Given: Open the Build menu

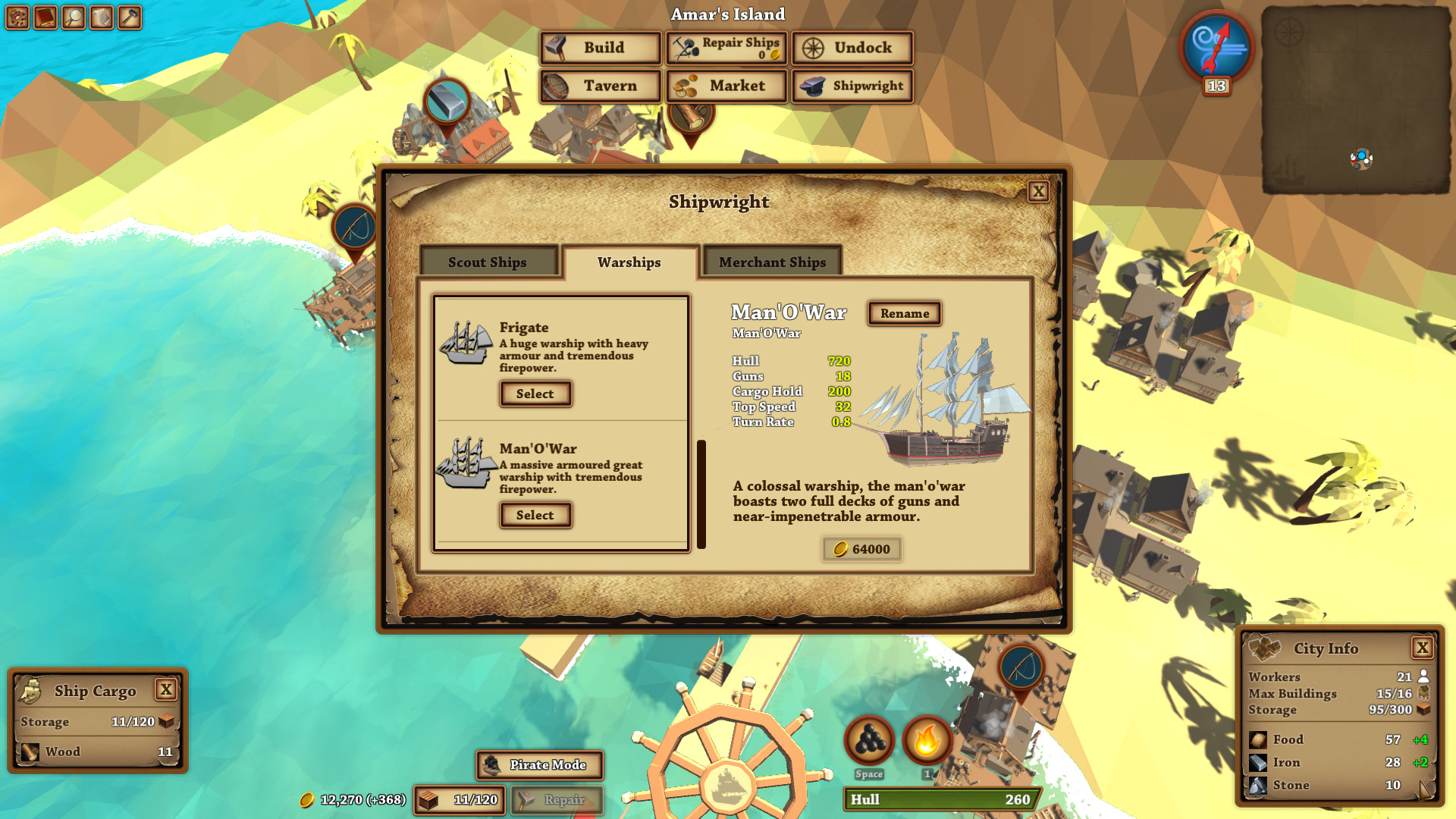Looking at the screenshot, I should pyautogui.click(x=598, y=48).
